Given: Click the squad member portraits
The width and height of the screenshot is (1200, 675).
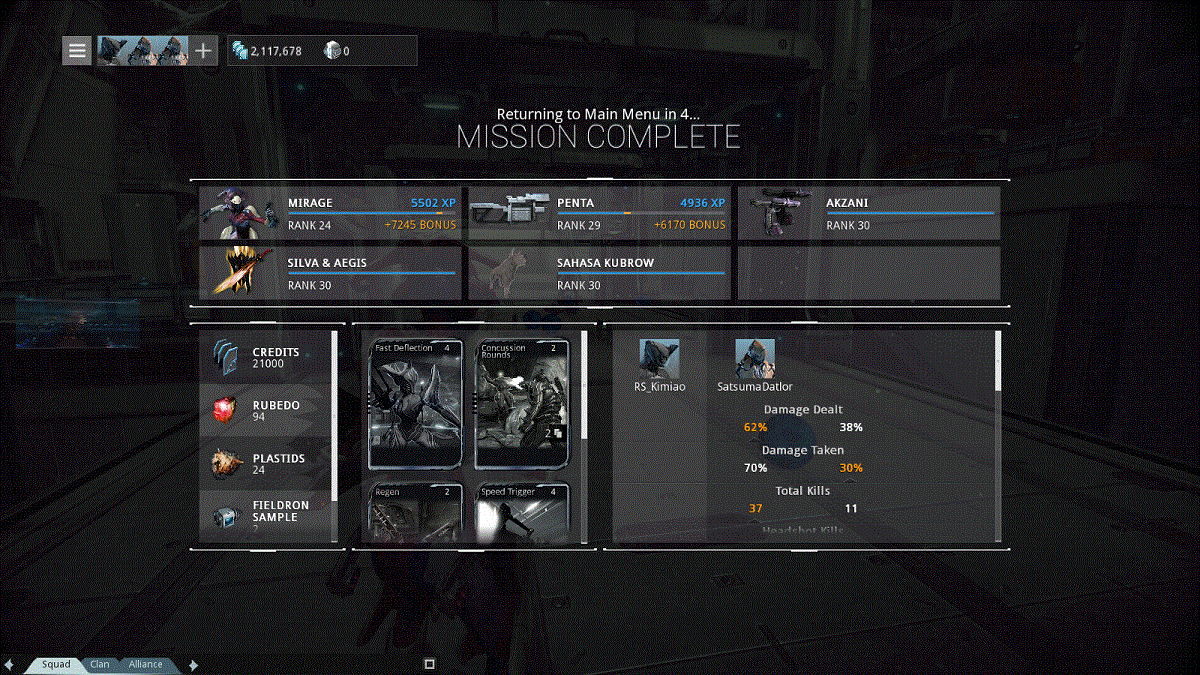Looking at the screenshot, I should coord(142,50).
